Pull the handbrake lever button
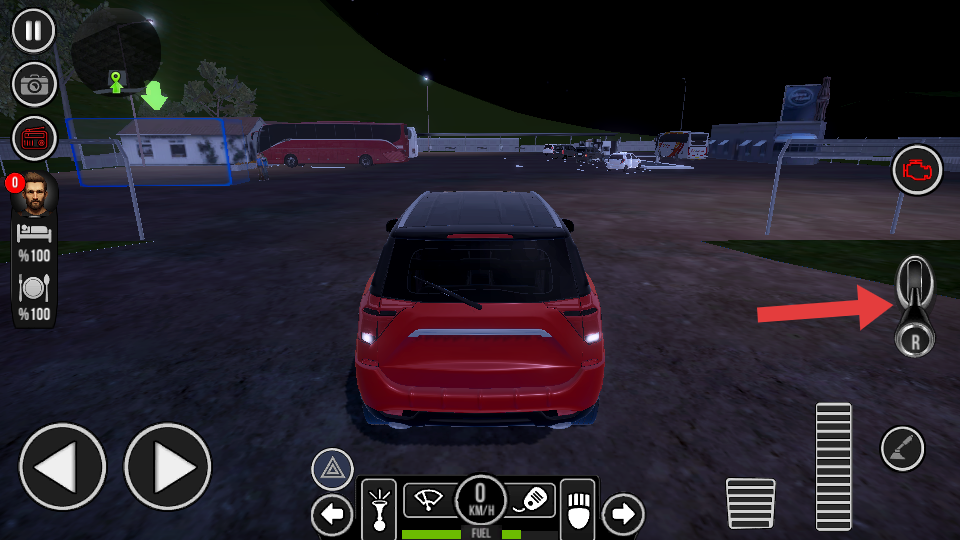Screen dimensions: 960x540 [x=902, y=447]
